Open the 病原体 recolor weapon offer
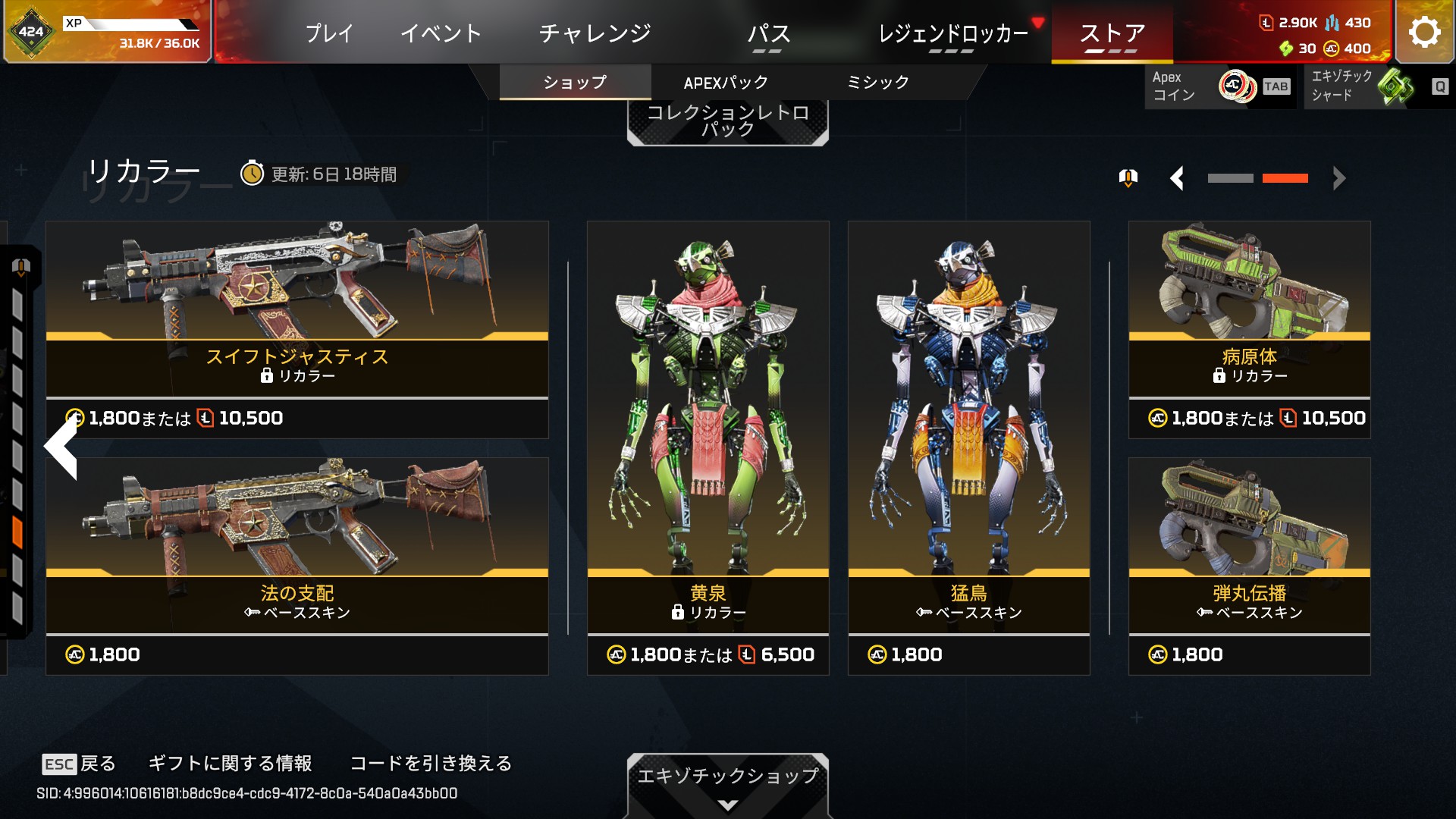Viewport: 1456px width, 819px height. (1249, 329)
